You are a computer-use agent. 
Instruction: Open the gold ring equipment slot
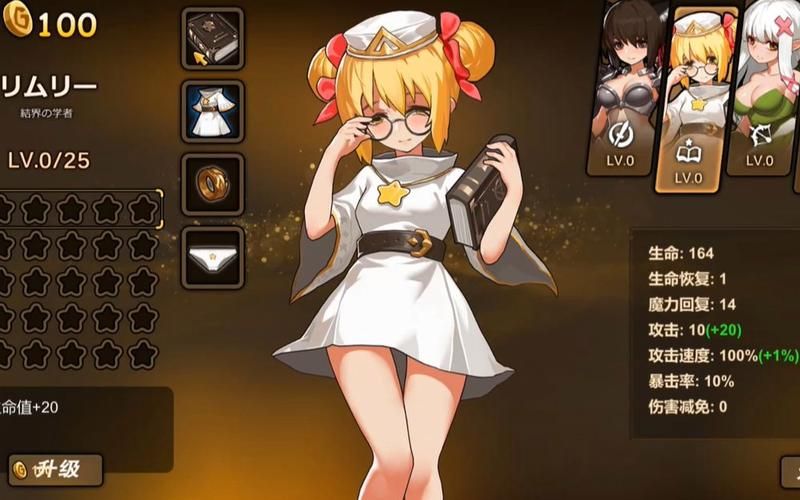pos(212,184)
